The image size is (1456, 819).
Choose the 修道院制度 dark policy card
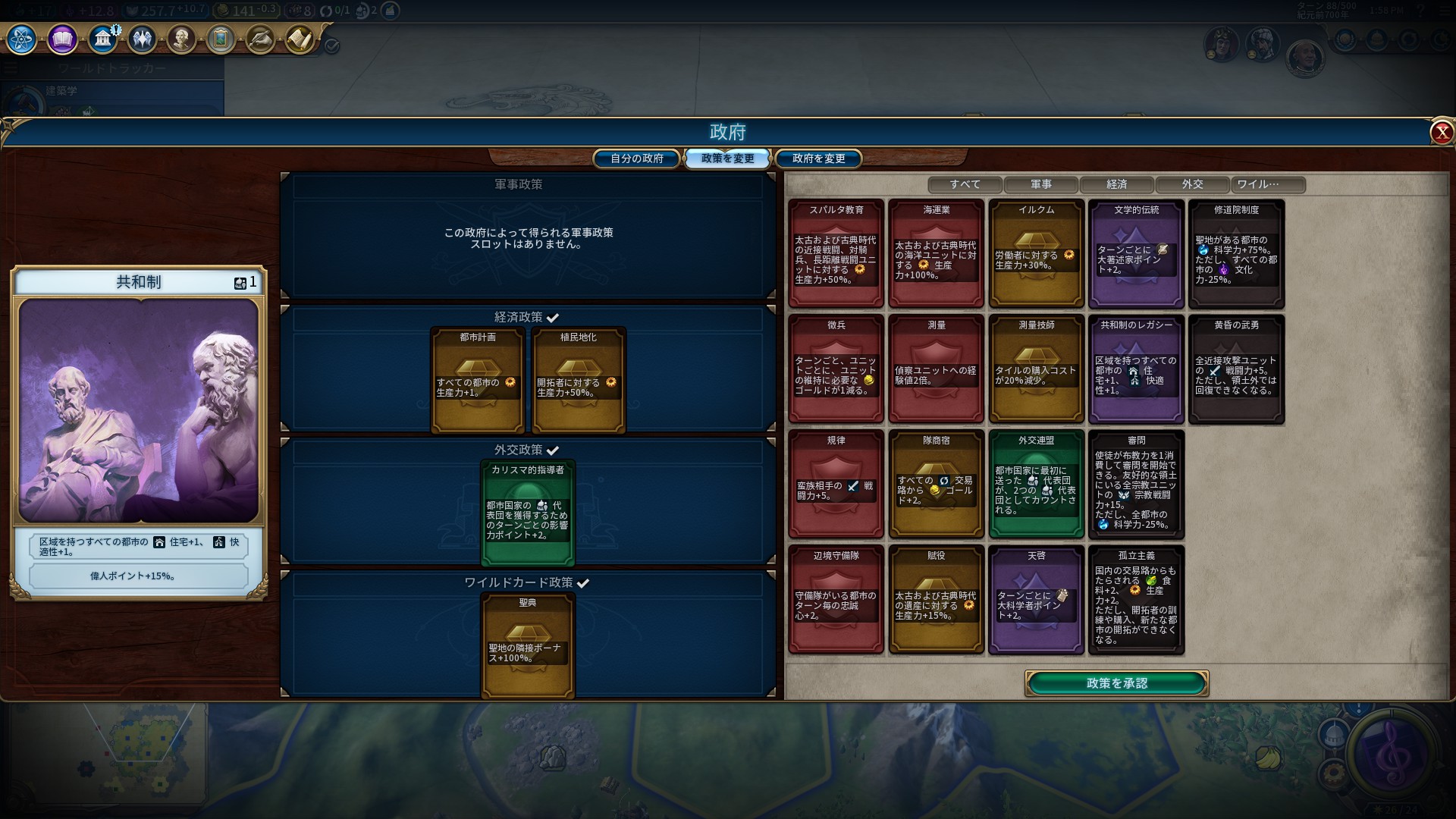pyautogui.click(x=1236, y=253)
